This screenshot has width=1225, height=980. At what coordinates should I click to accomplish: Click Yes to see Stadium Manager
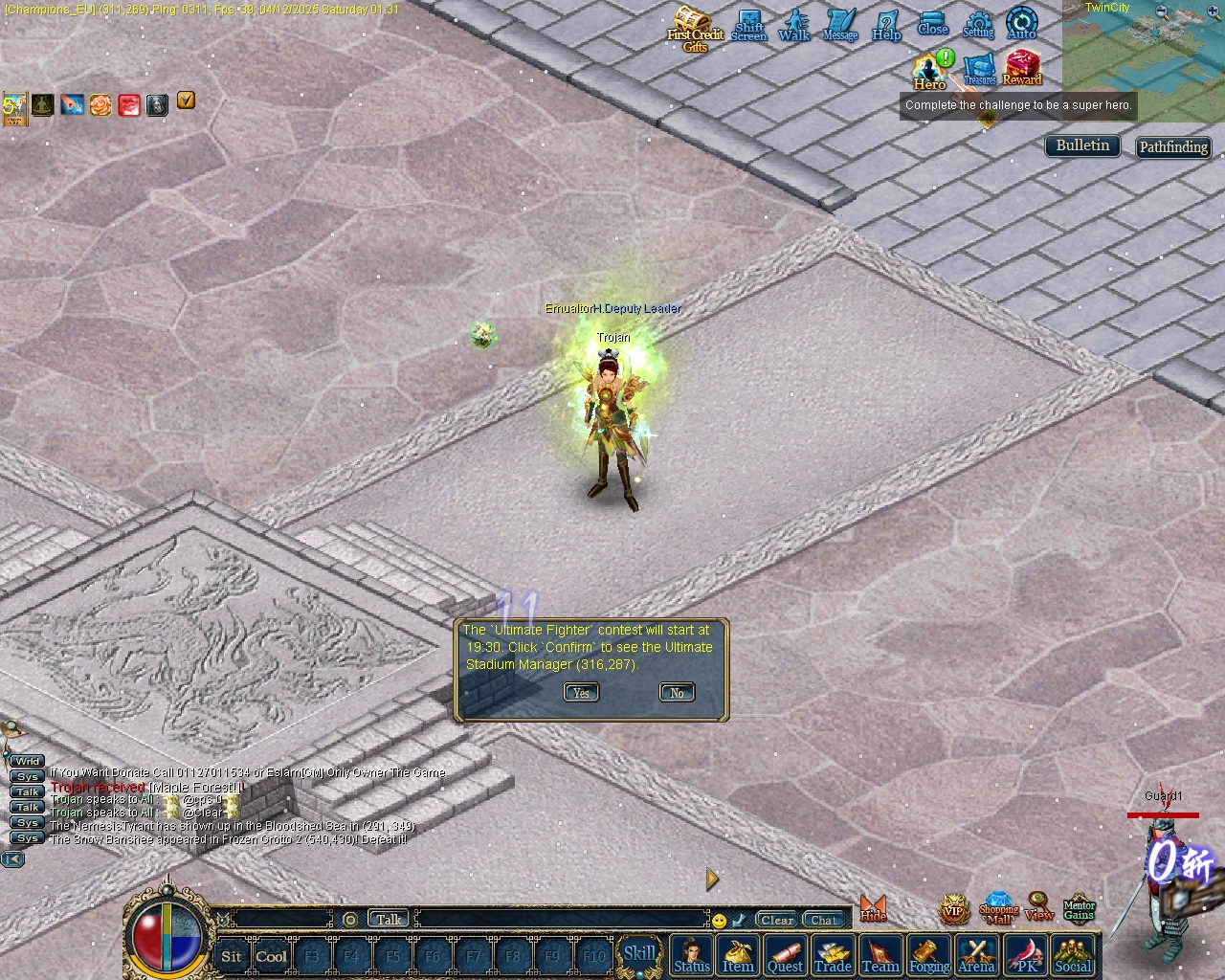pyautogui.click(x=581, y=692)
